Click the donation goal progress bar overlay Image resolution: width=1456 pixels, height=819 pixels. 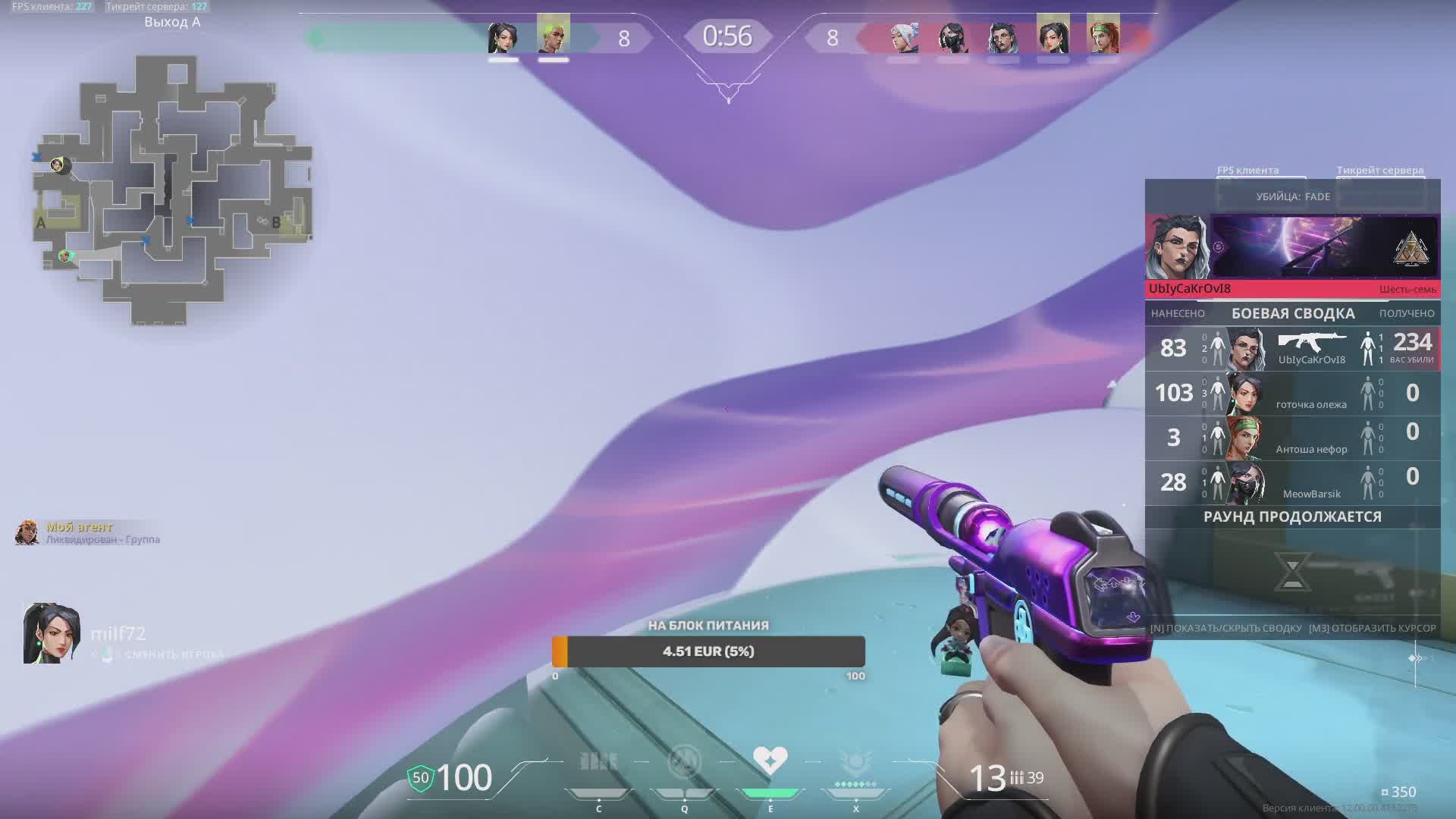[x=708, y=651]
